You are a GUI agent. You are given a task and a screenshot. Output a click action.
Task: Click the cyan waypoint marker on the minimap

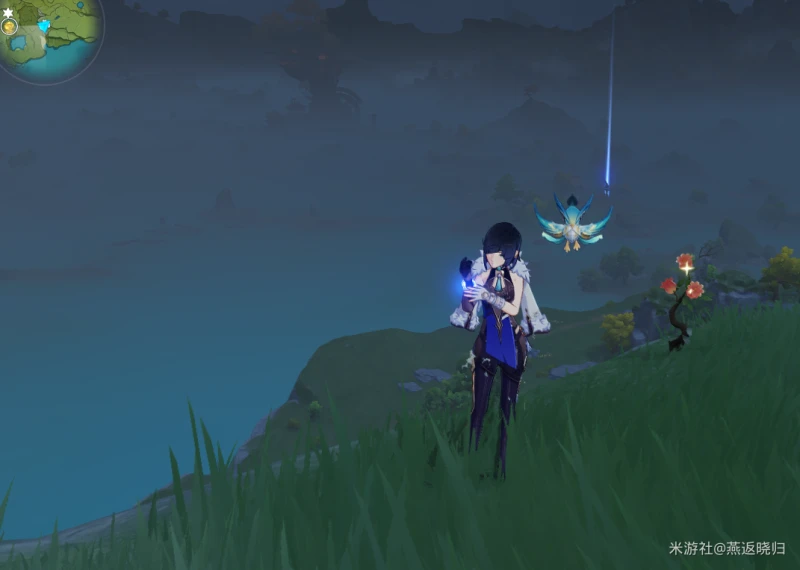click(45, 24)
